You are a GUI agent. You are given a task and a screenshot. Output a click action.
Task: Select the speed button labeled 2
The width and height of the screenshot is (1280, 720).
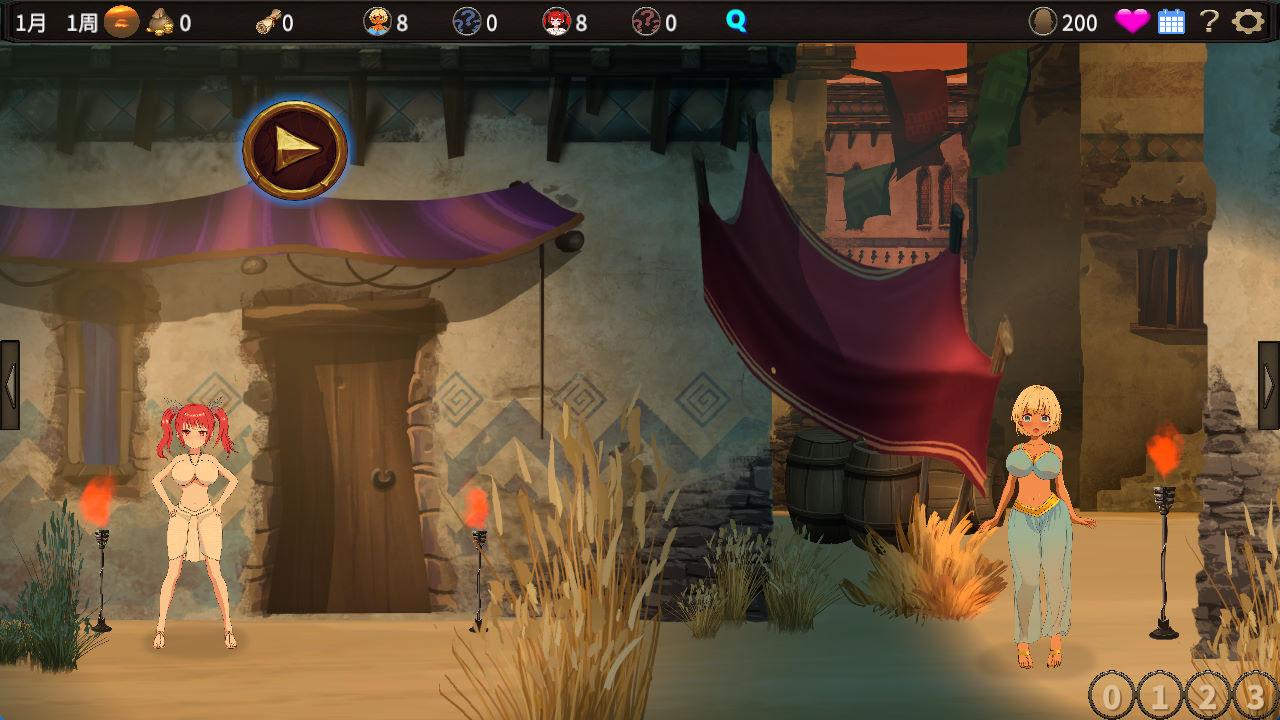click(1207, 695)
